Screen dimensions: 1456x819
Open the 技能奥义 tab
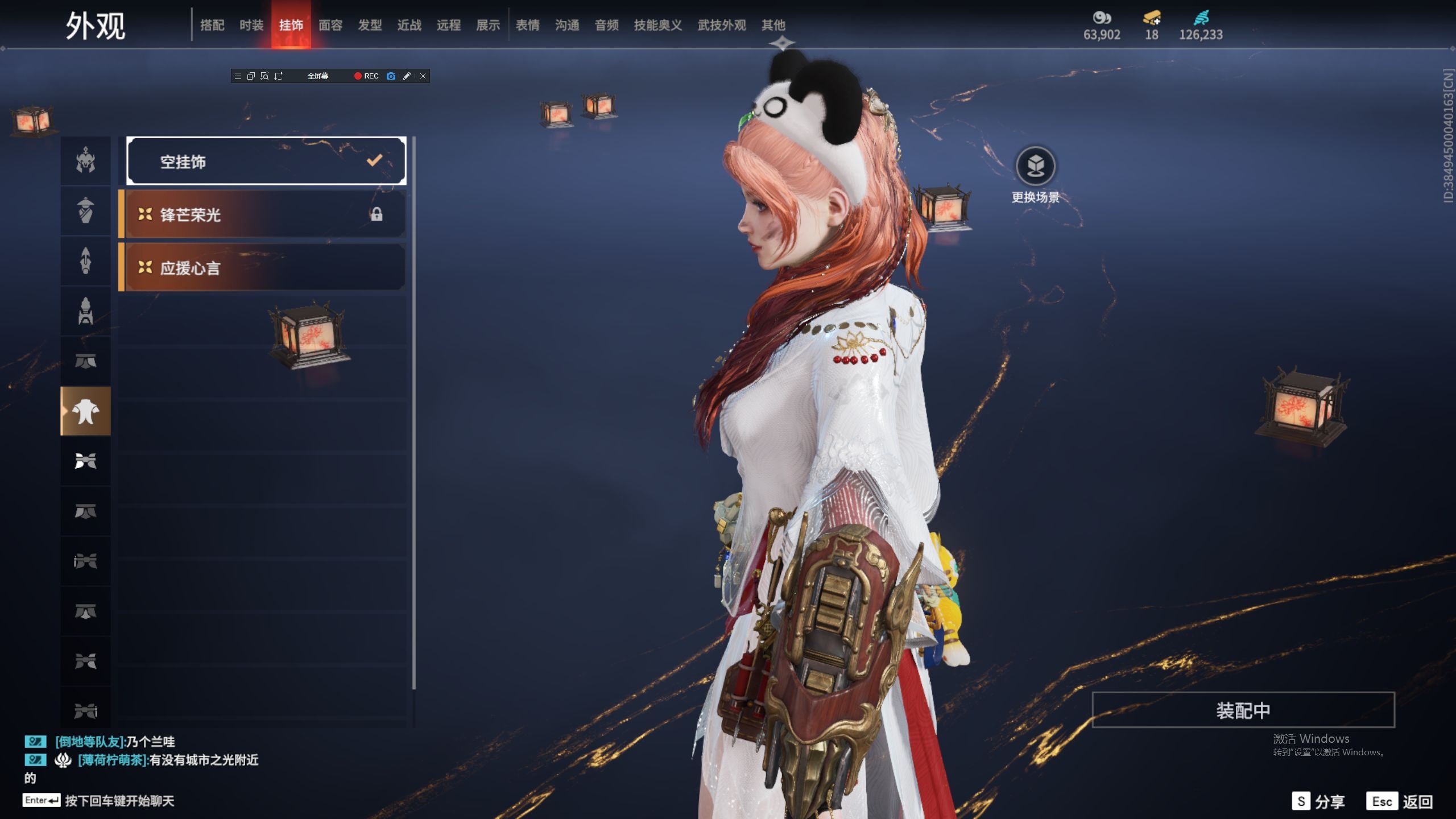pos(658,25)
